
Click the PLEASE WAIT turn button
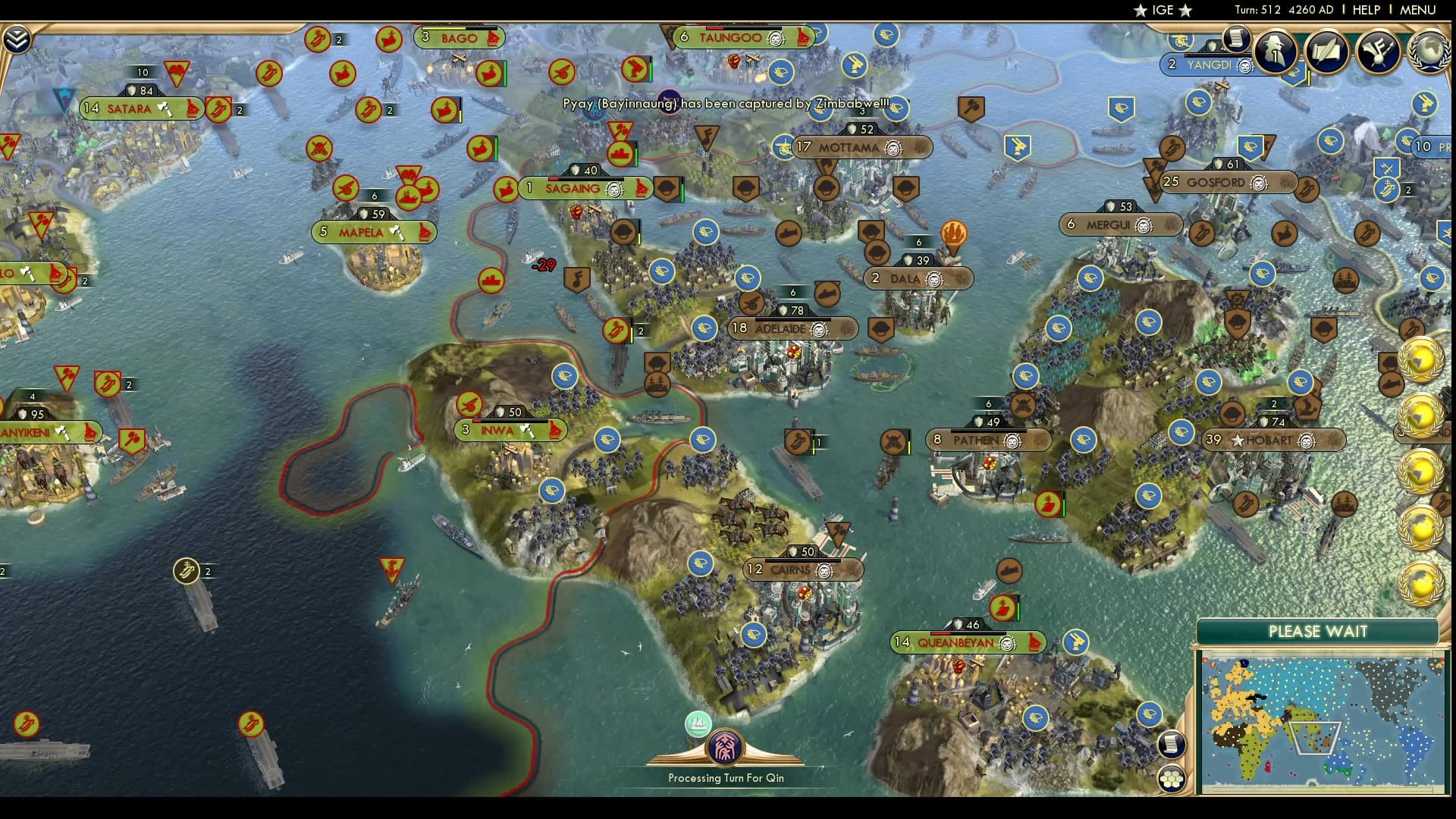[x=1318, y=632]
